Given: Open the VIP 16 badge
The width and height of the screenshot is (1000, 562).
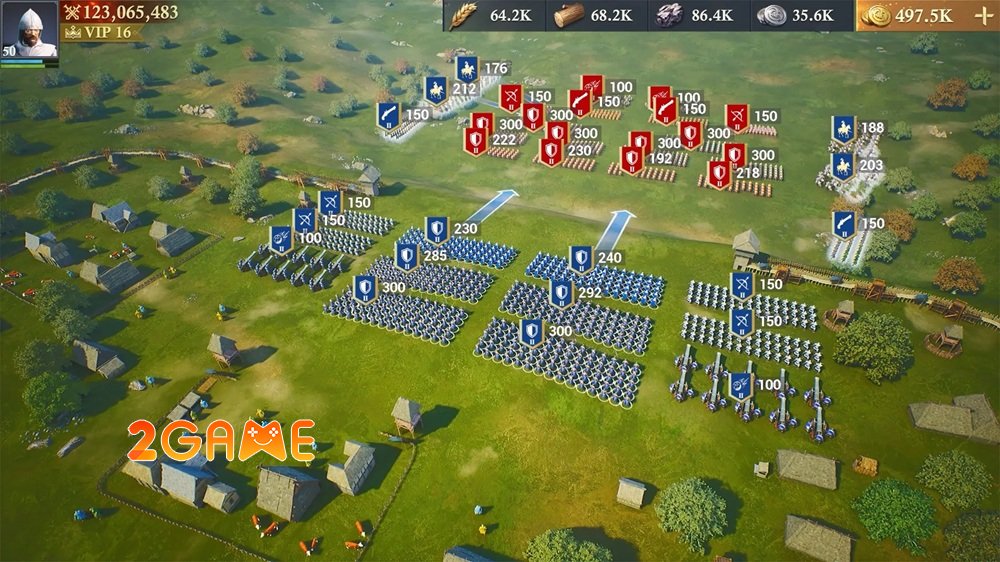Looking at the screenshot, I should coord(98,32).
